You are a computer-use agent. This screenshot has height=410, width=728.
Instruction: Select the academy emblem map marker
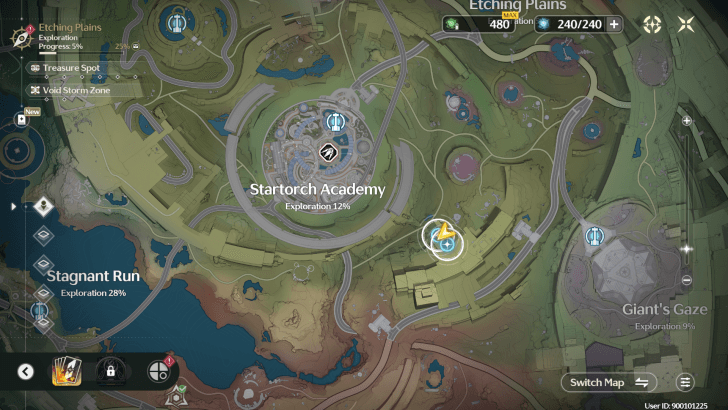[x=326, y=152]
